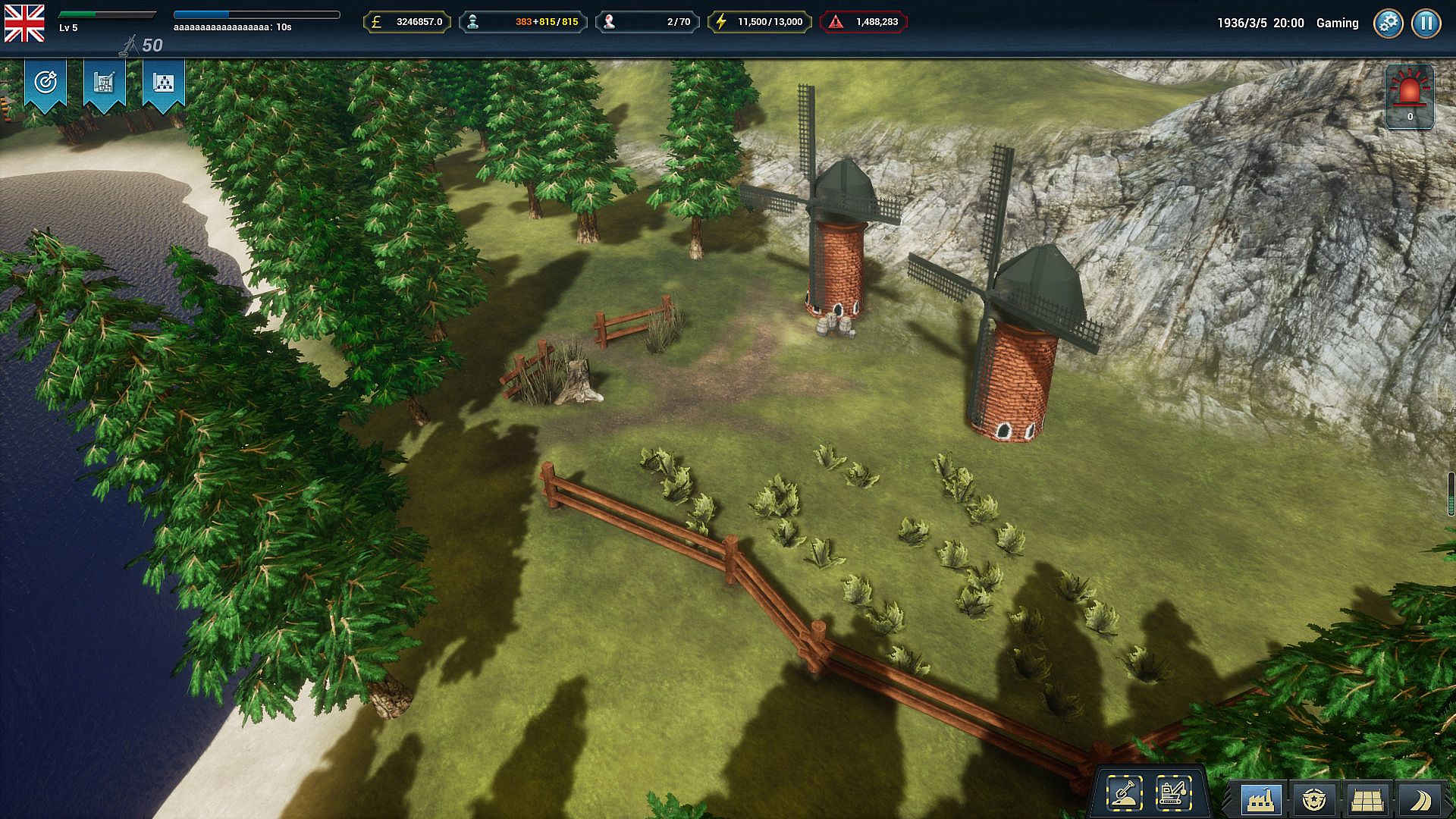Pause the game with the pause button
Image resolution: width=1456 pixels, height=819 pixels.
[x=1426, y=23]
